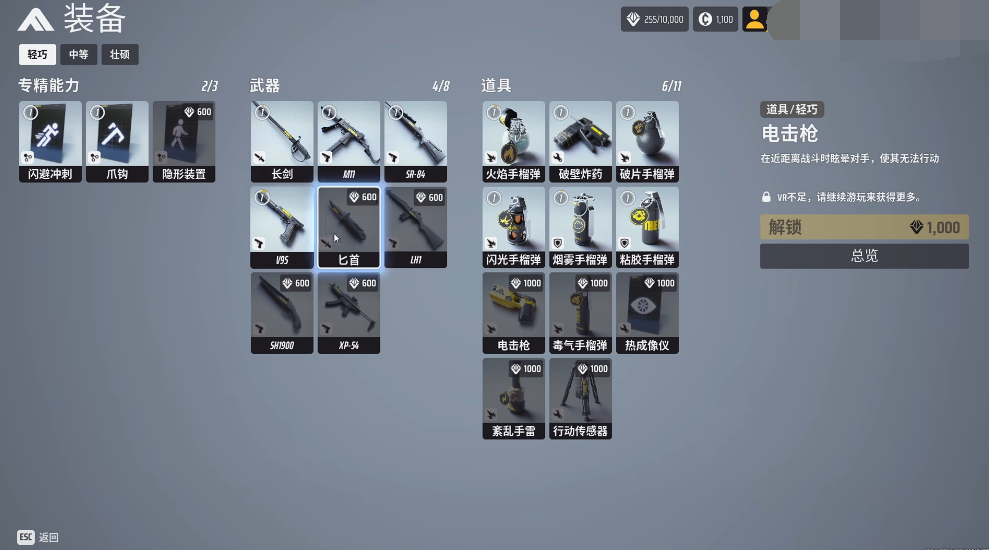
Task: Choose the 电击枪 gadget card
Action: (513, 313)
